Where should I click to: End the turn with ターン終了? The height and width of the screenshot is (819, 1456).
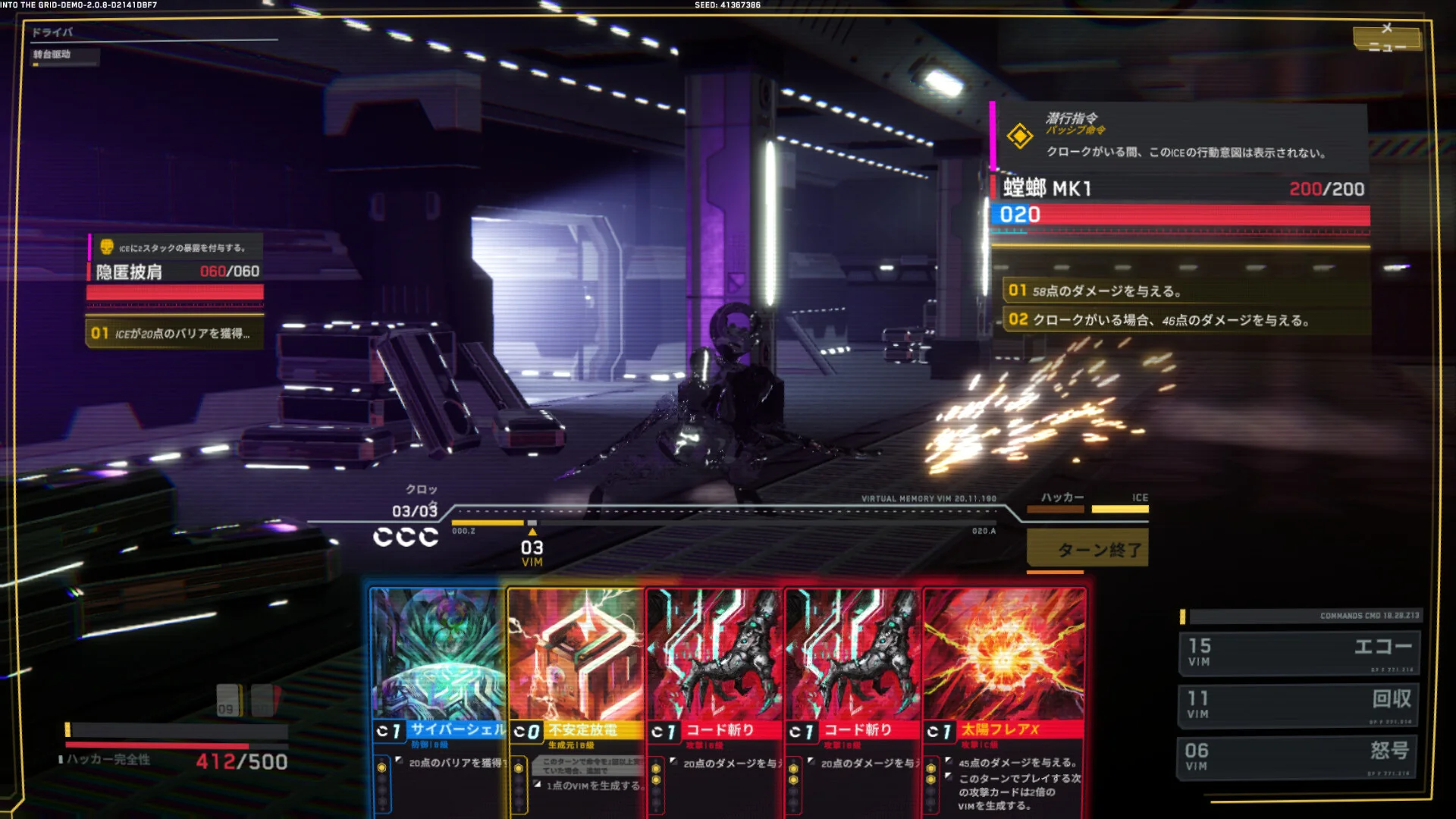[1087, 548]
